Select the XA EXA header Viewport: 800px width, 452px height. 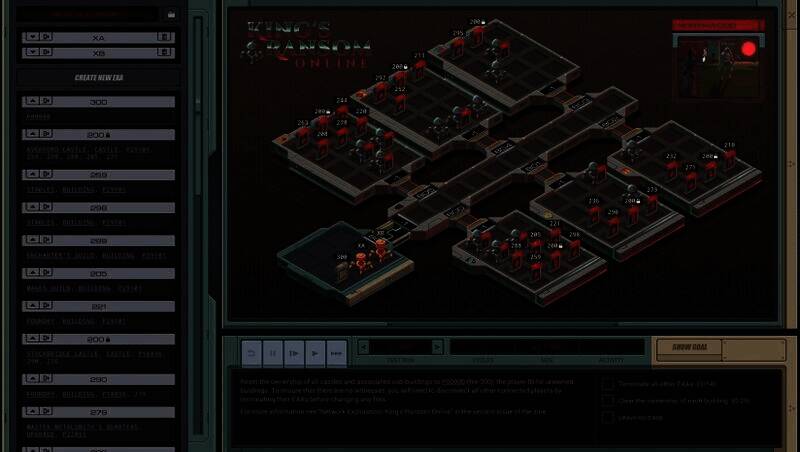[98, 36]
